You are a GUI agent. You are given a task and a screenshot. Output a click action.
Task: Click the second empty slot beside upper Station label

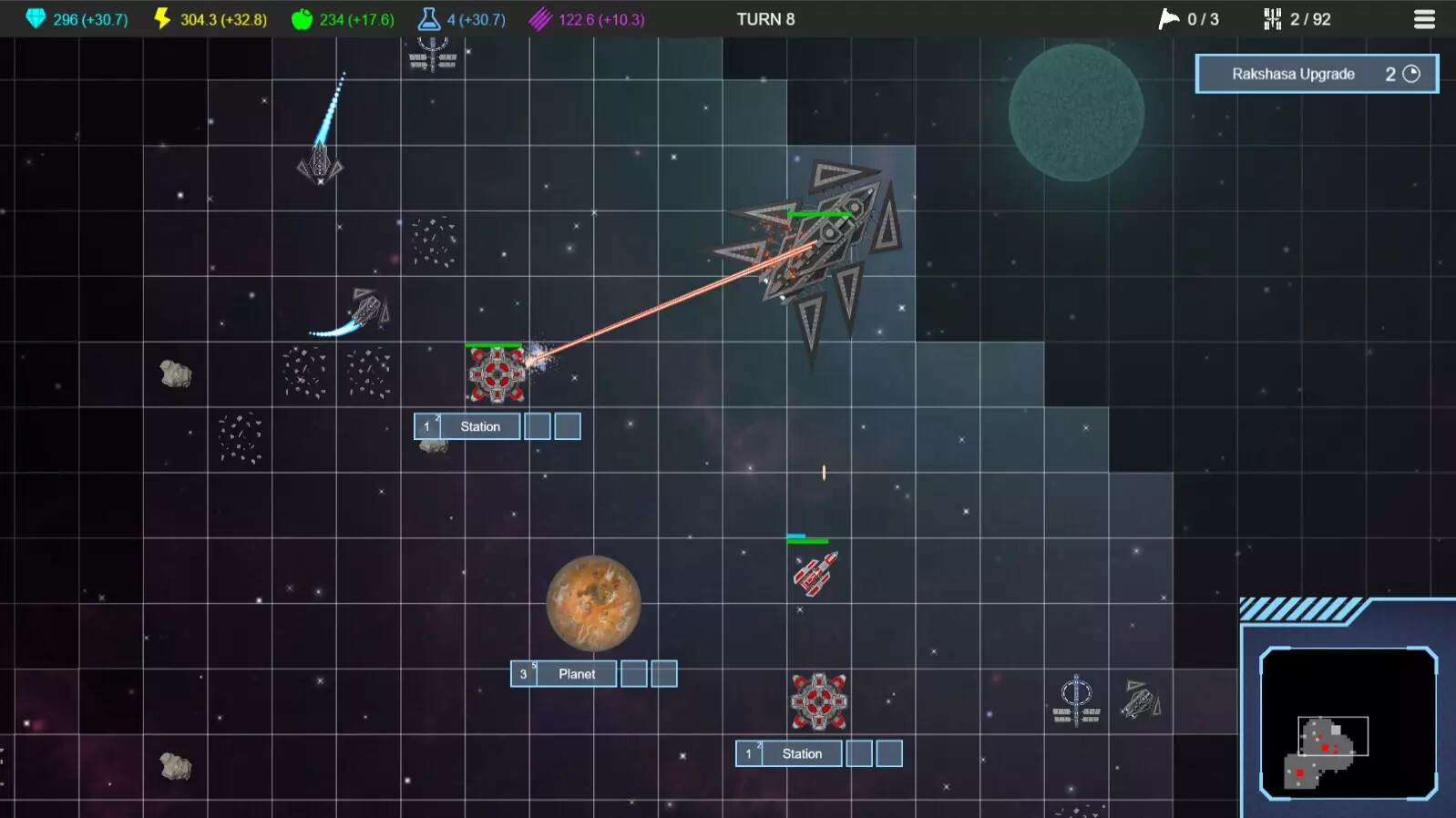(568, 425)
